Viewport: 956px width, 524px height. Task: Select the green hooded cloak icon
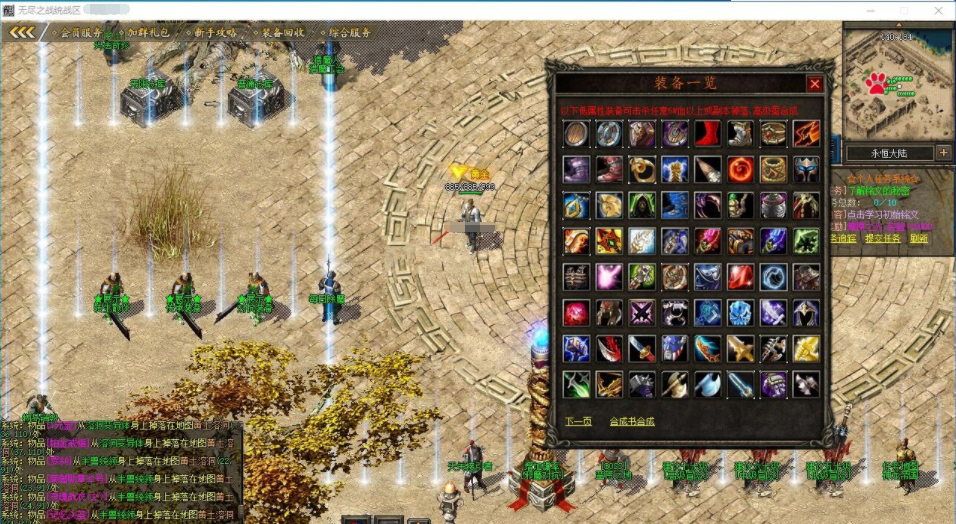click(x=642, y=205)
